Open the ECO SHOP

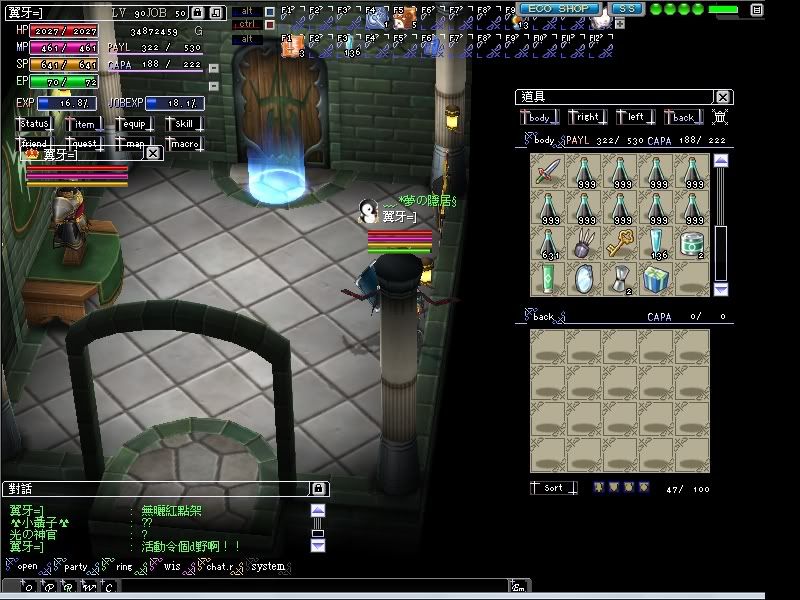[560, 9]
